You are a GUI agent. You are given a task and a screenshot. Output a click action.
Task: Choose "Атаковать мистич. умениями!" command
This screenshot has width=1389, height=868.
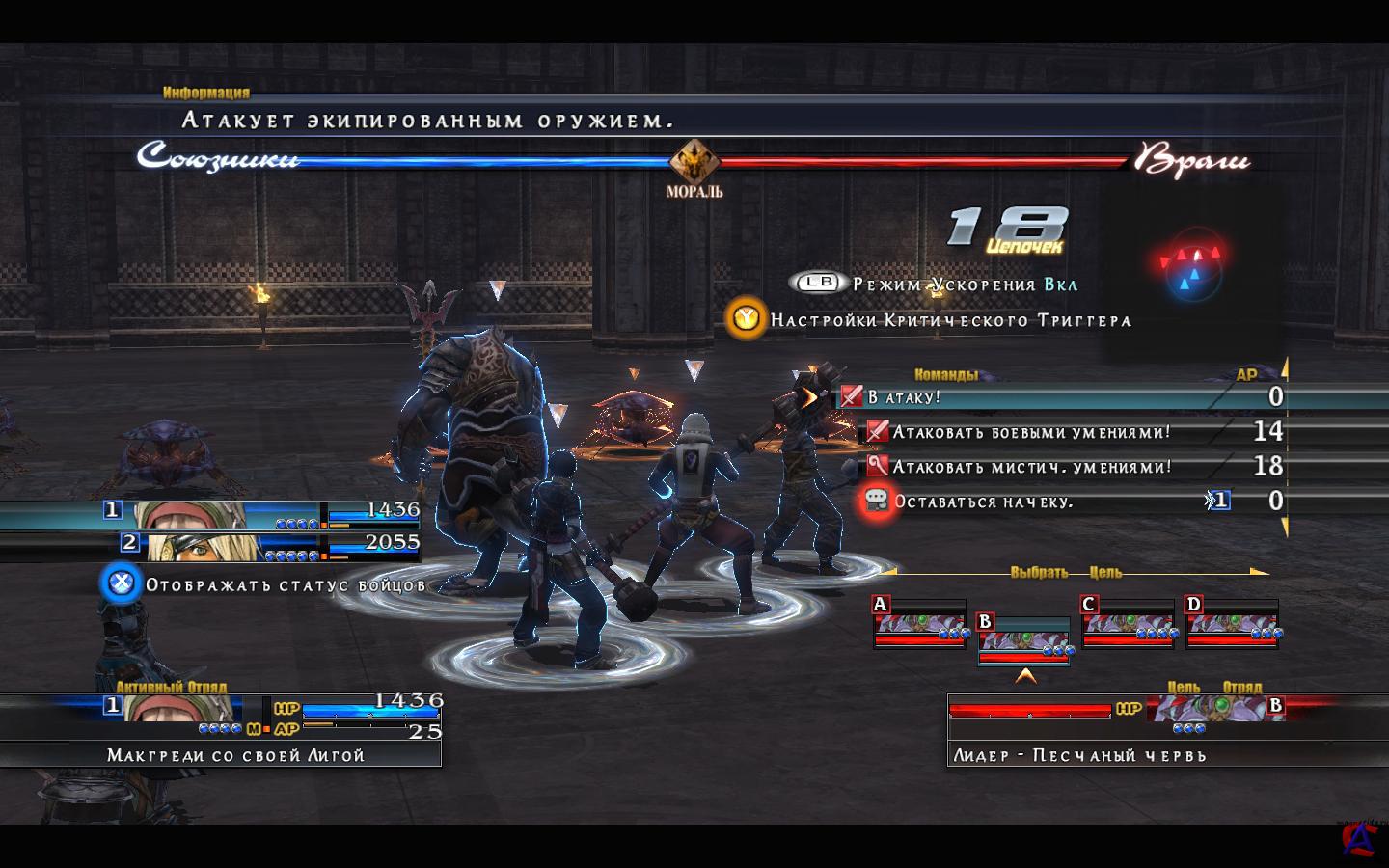[1031, 467]
